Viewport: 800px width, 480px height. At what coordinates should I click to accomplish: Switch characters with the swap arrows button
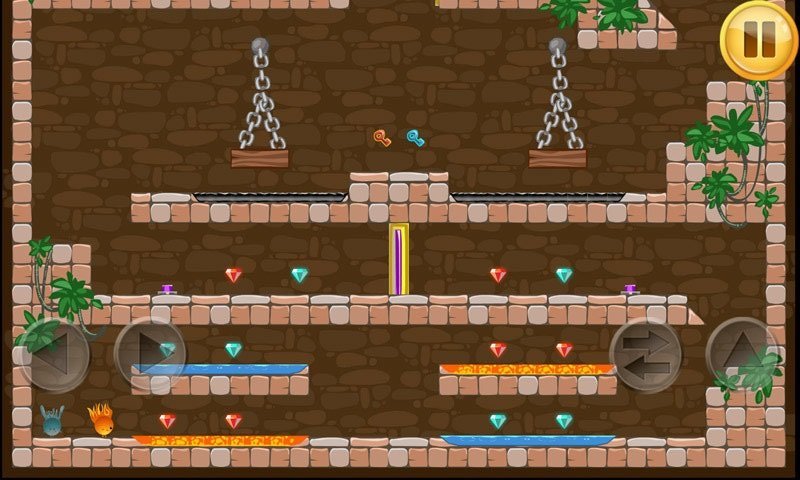[645, 355]
